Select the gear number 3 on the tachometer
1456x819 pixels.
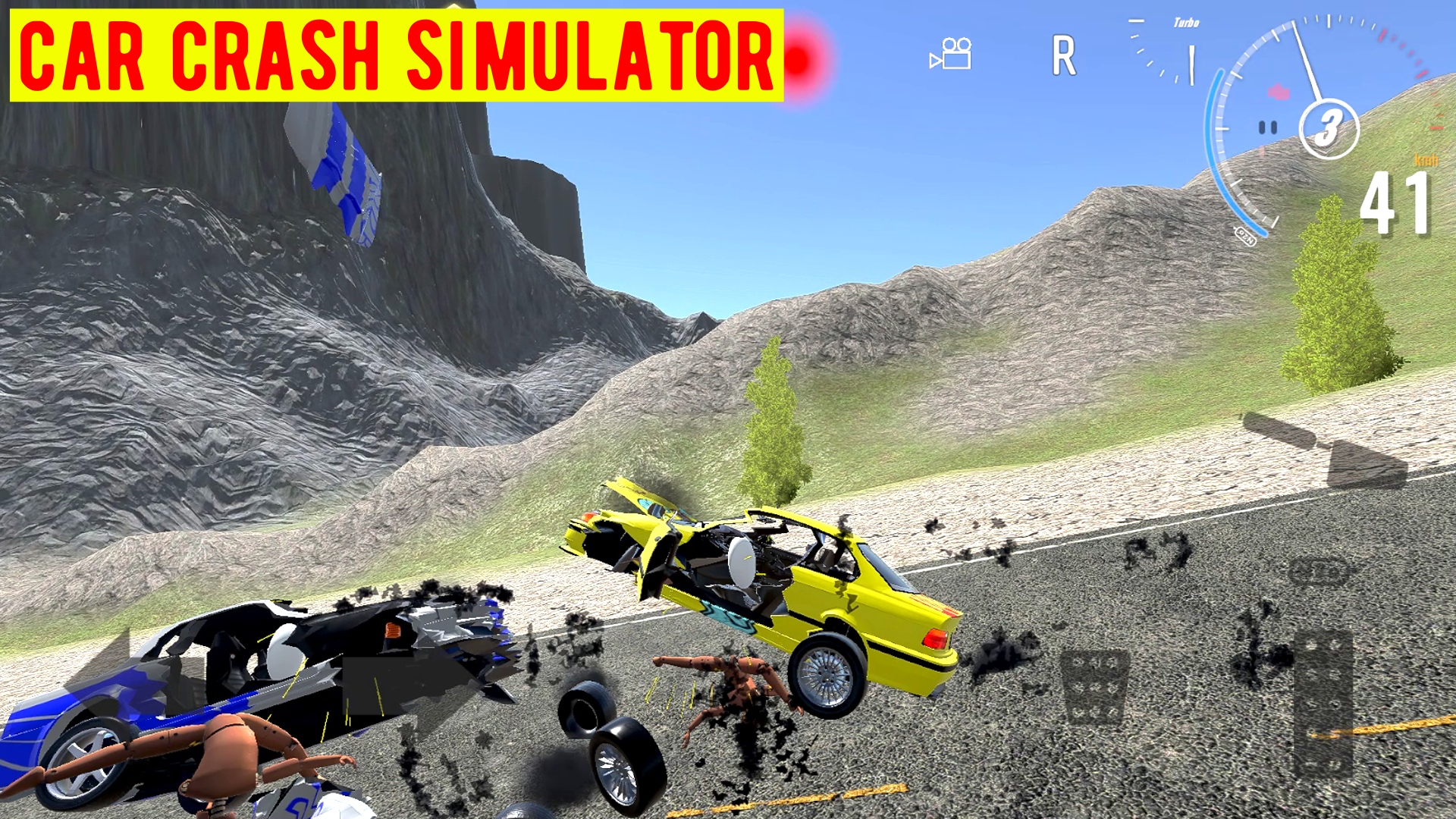tap(1329, 126)
